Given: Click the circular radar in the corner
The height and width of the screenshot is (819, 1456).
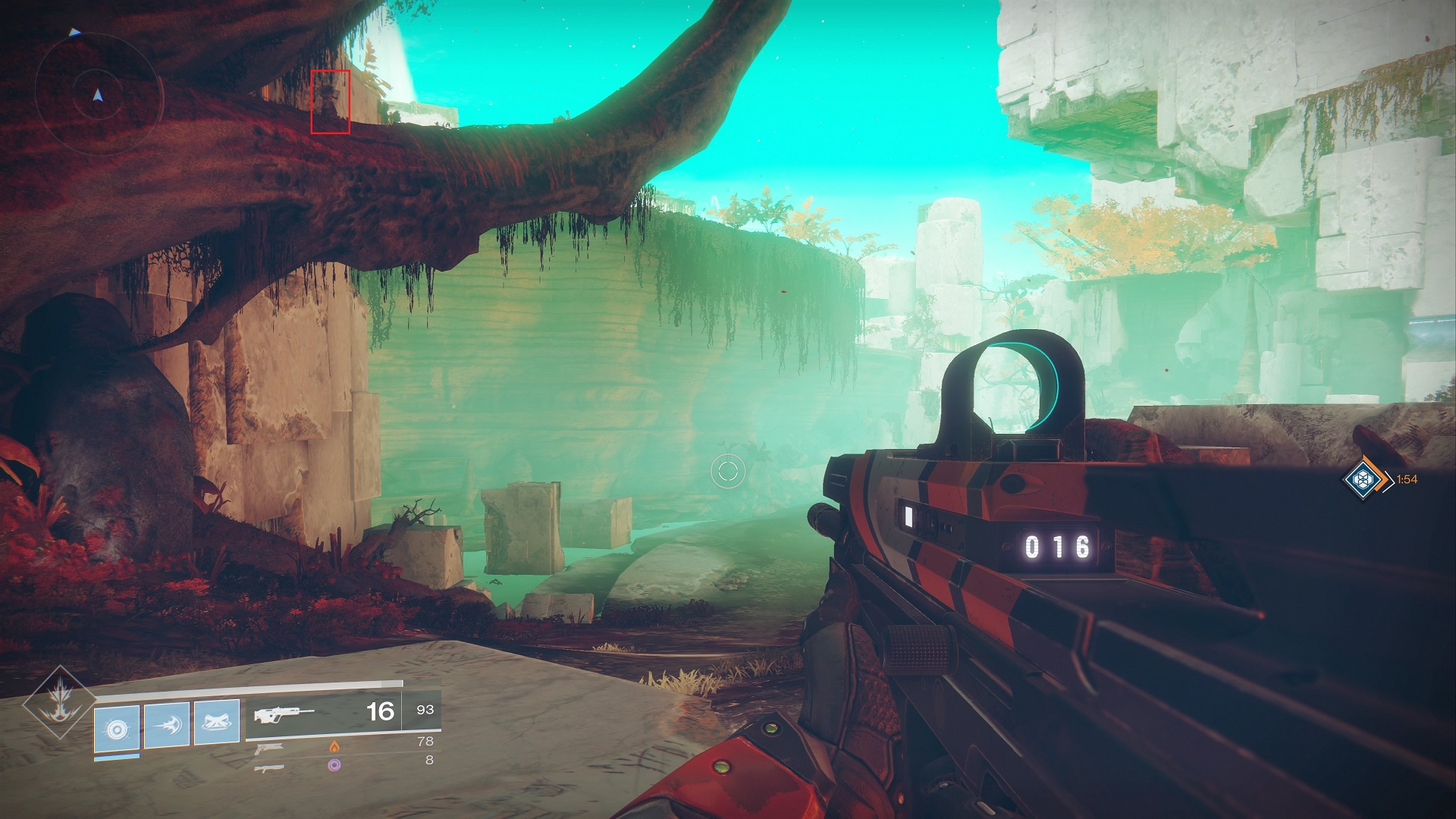Looking at the screenshot, I should pos(98,96).
